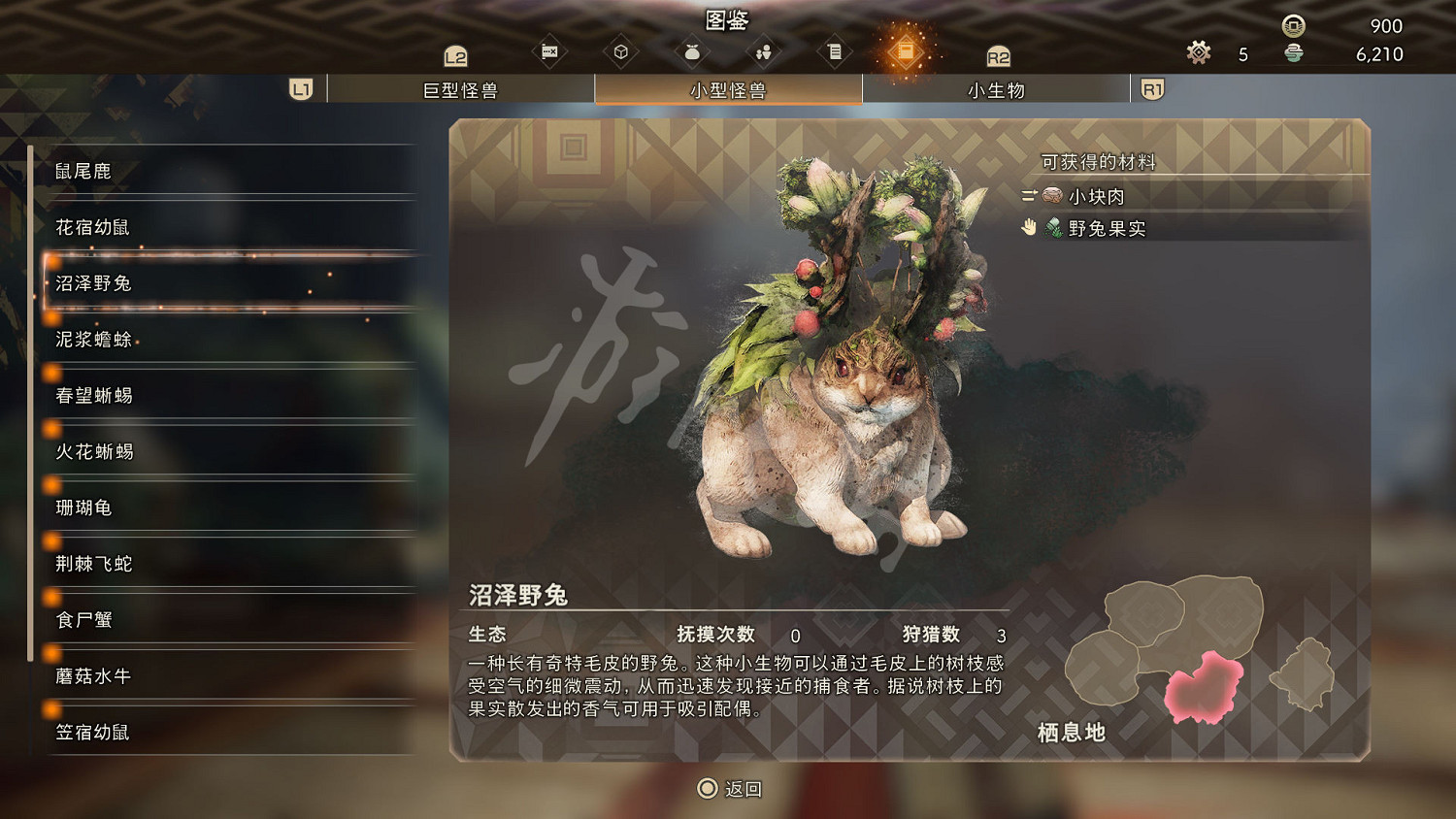Open the medals/awards category icon
1456x819 pixels.
[550, 51]
